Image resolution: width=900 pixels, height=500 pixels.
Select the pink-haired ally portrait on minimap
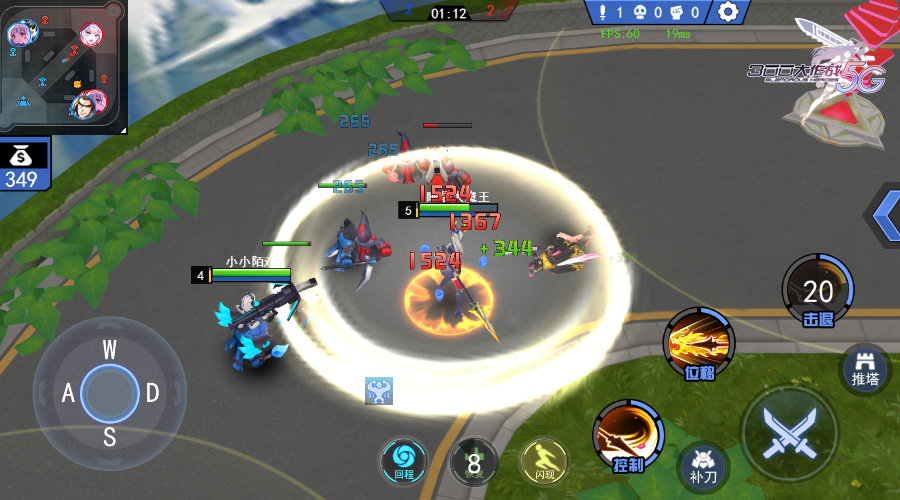(x=19, y=33)
